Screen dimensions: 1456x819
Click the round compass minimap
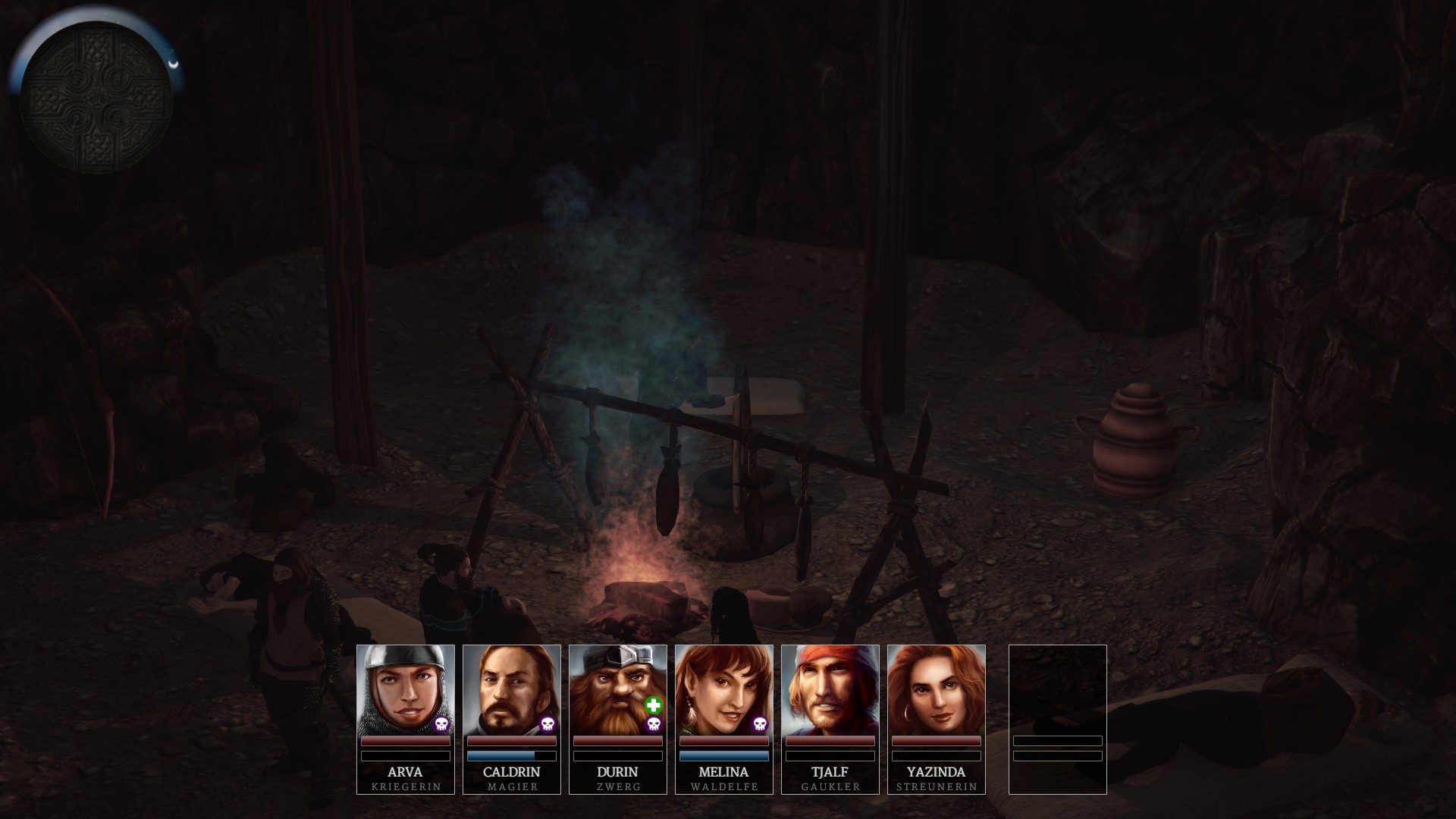(x=96, y=97)
